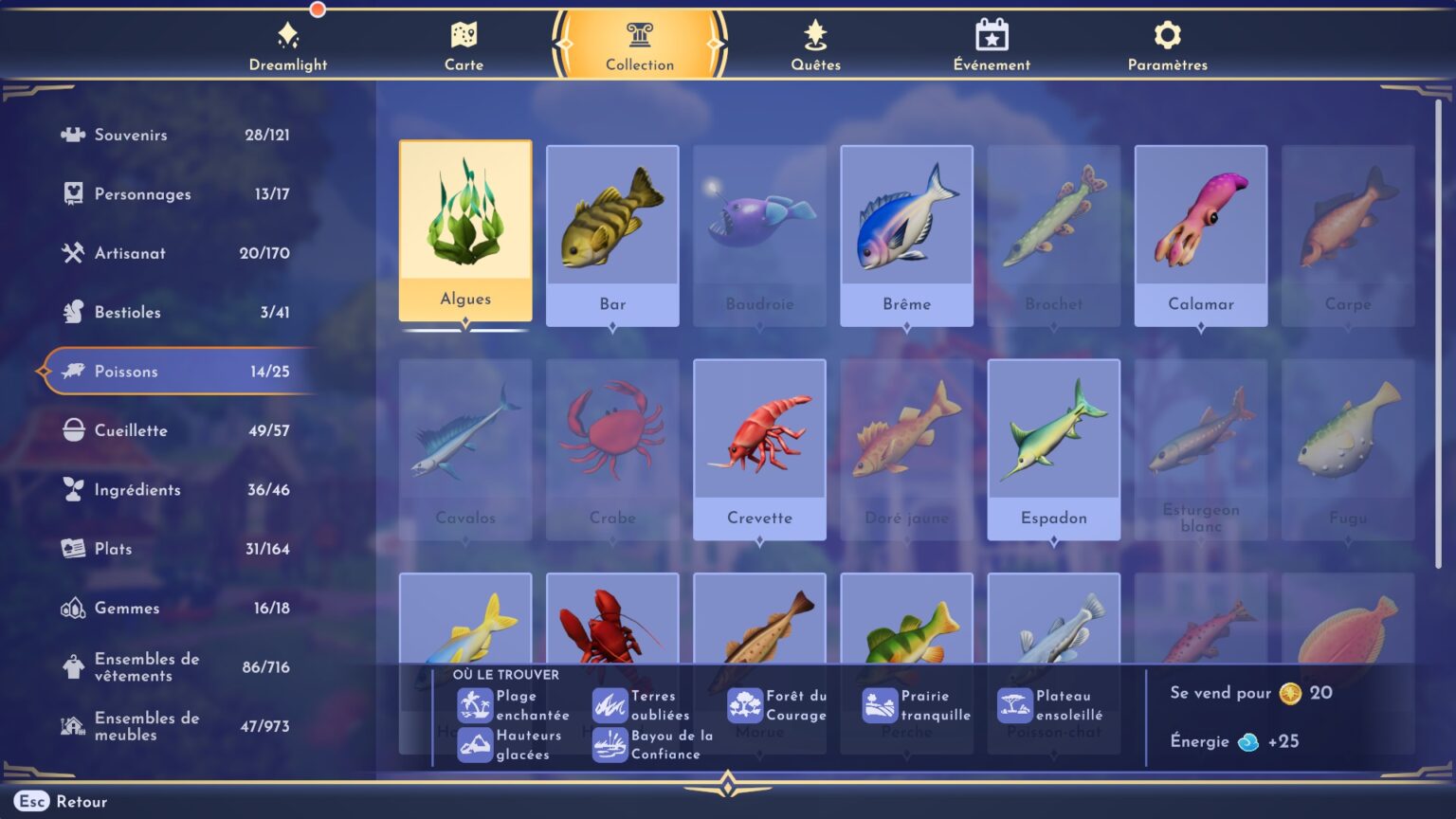Open the Calamar squid entry
Image resolution: width=1456 pixels, height=819 pixels.
(1200, 234)
